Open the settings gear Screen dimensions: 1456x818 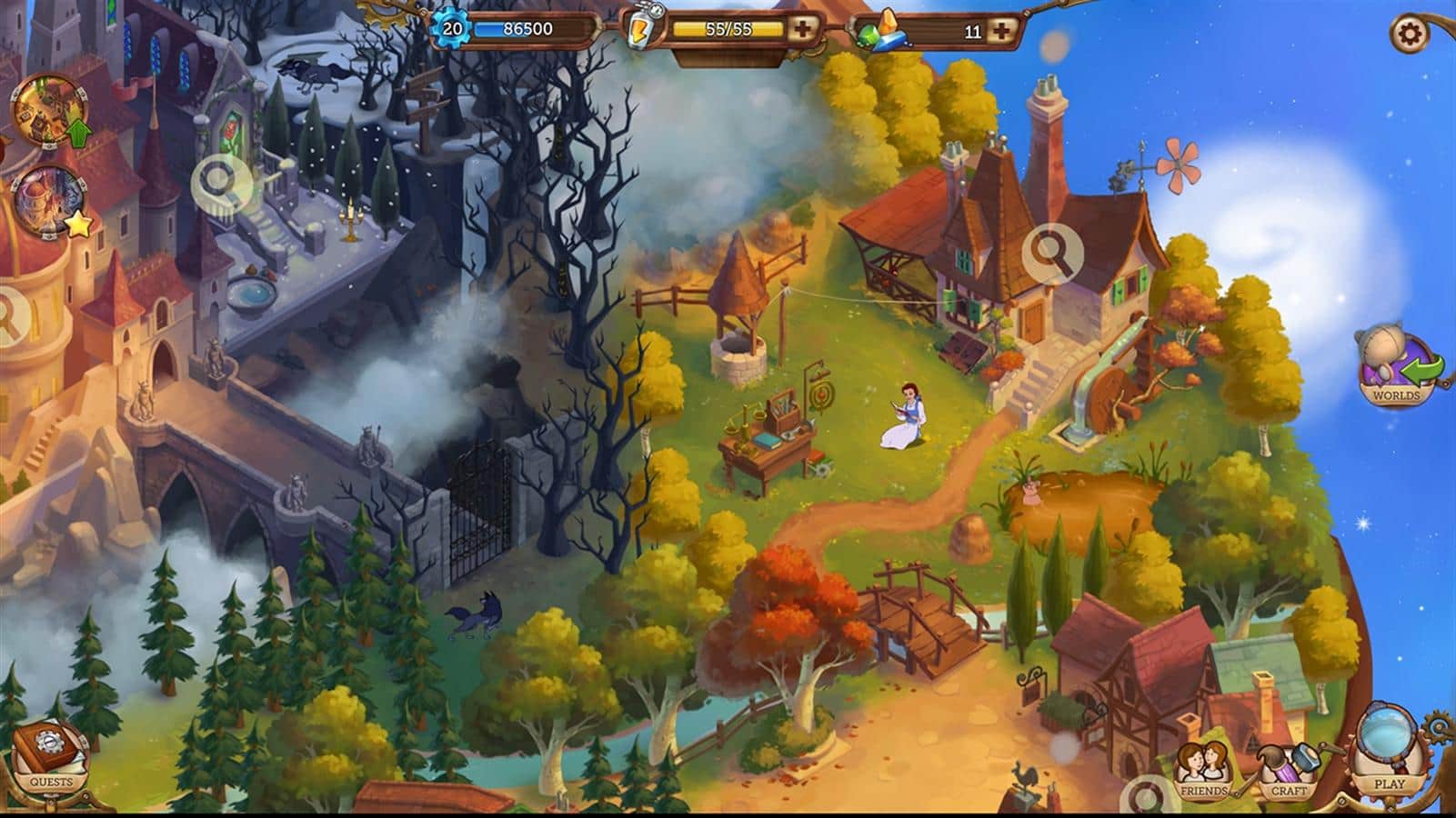point(1411,35)
